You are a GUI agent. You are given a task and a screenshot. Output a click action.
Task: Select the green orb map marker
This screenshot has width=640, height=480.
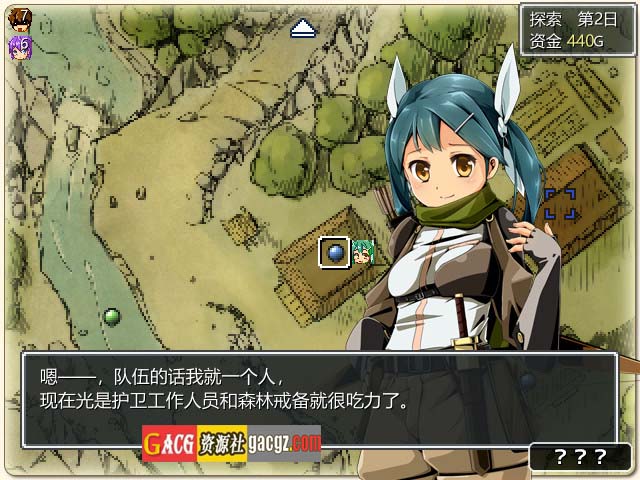112,317
